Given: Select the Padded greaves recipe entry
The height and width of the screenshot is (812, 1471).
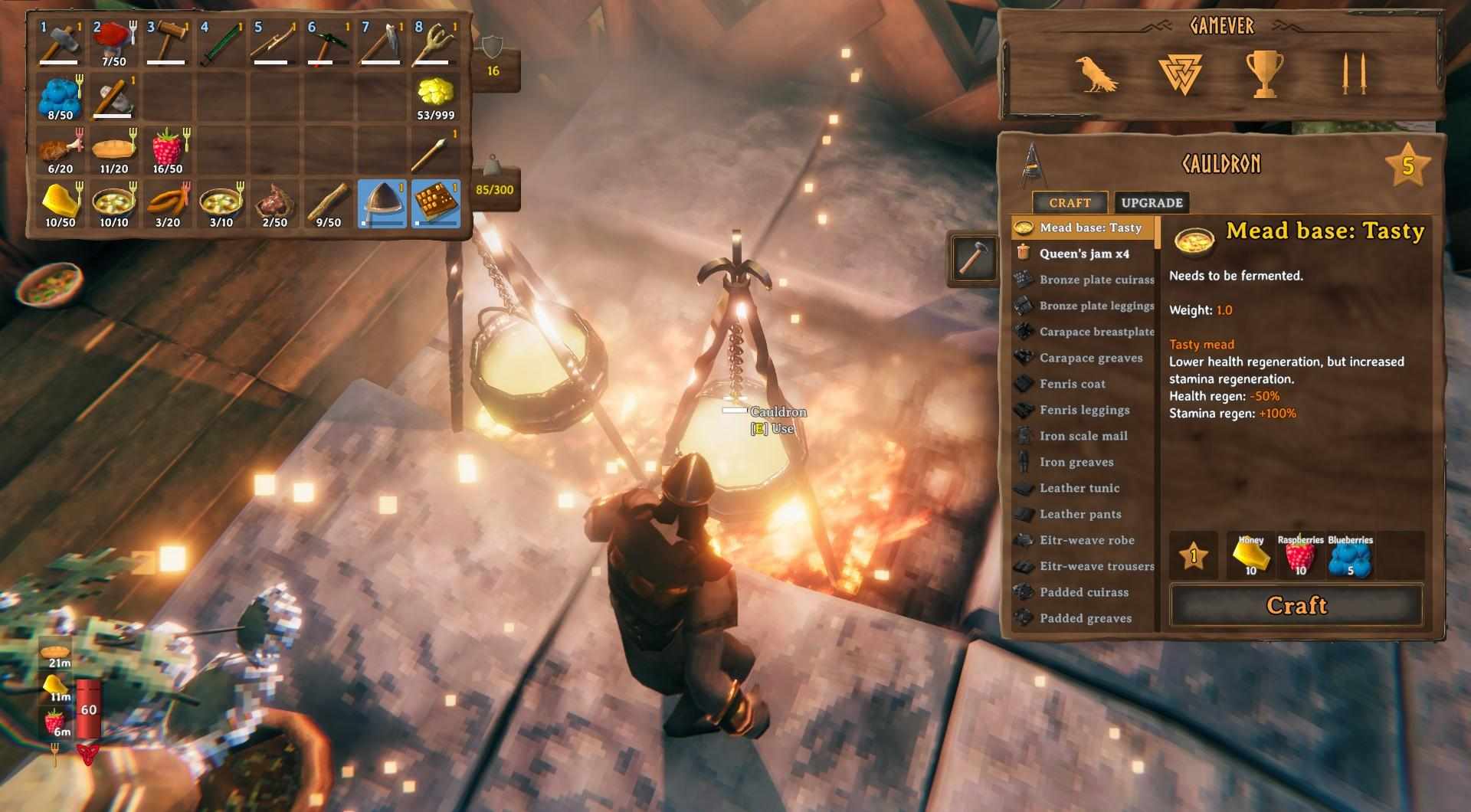Looking at the screenshot, I should point(1084,617).
